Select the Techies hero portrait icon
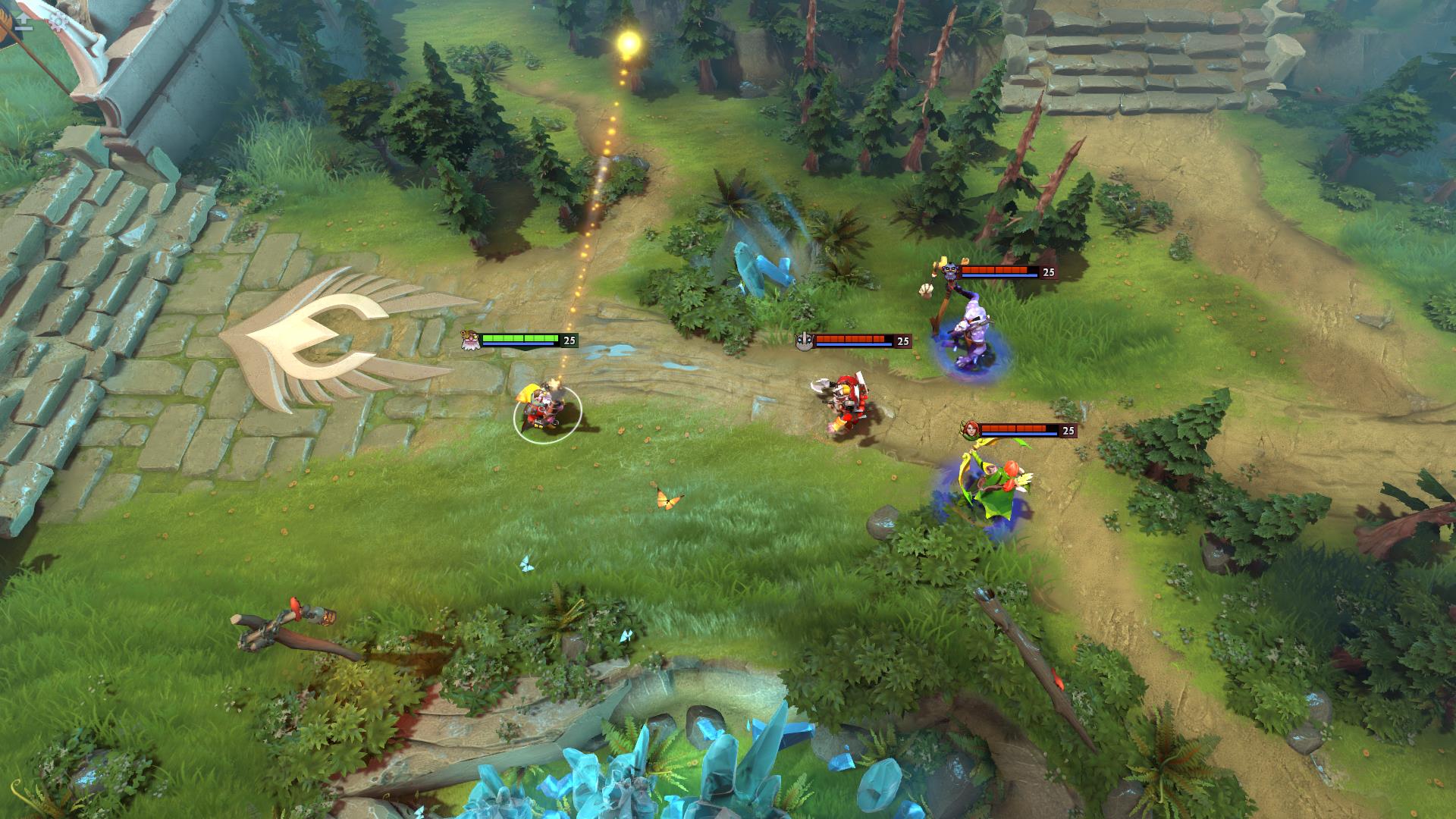 [x=469, y=341]
